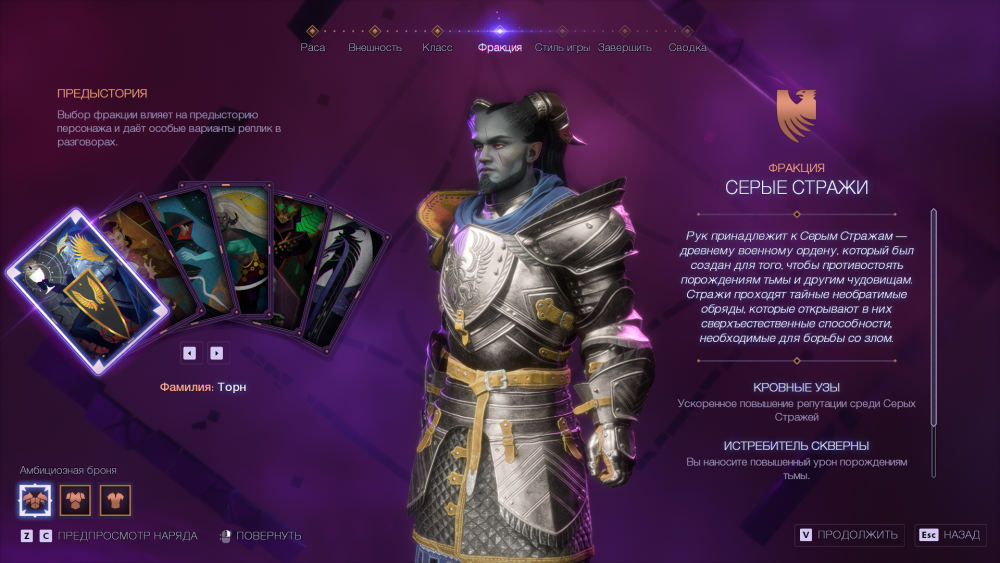The image size is (1000, 563).
Task: Switch to the Внешность step
Action: 375,46
